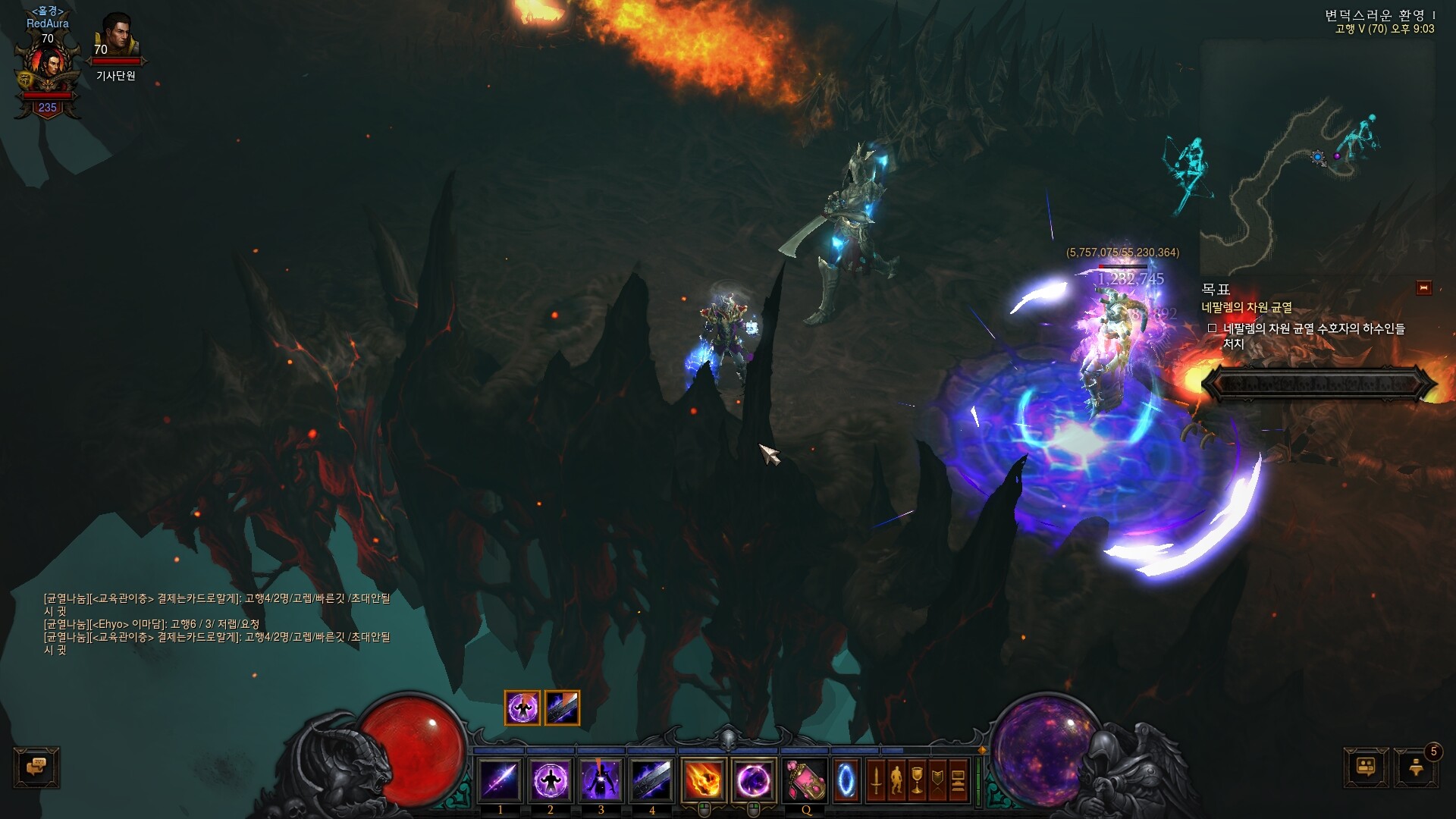Open the blue town portal

pos(846,780)
